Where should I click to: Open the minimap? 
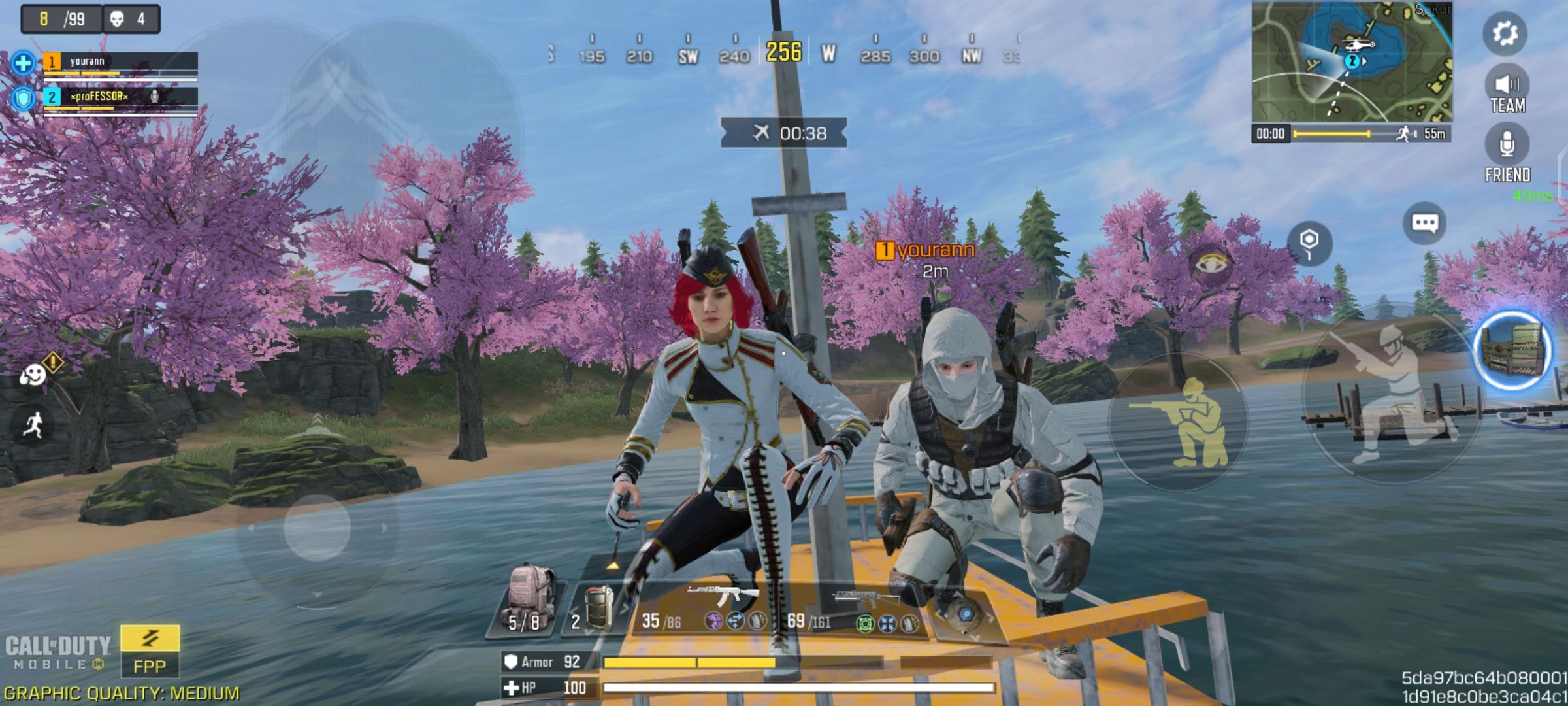pos(1351,61)
